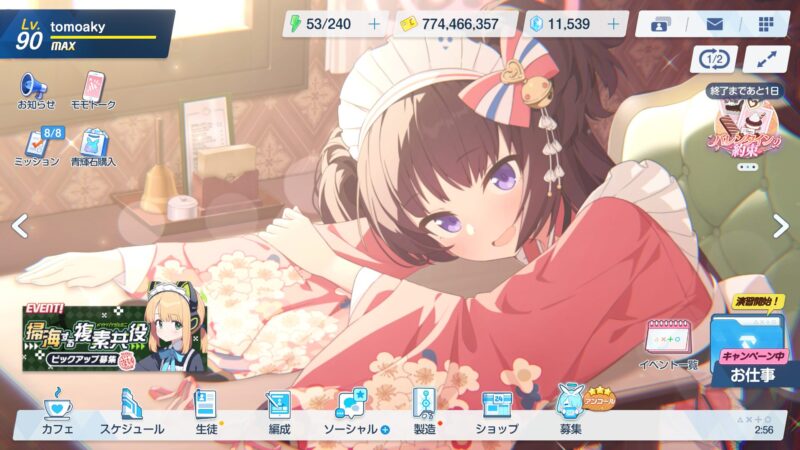Open the 製造 crafting menu
Image resolution: width=800 pixels, height=450 pixels.
[x=424, y=412]
